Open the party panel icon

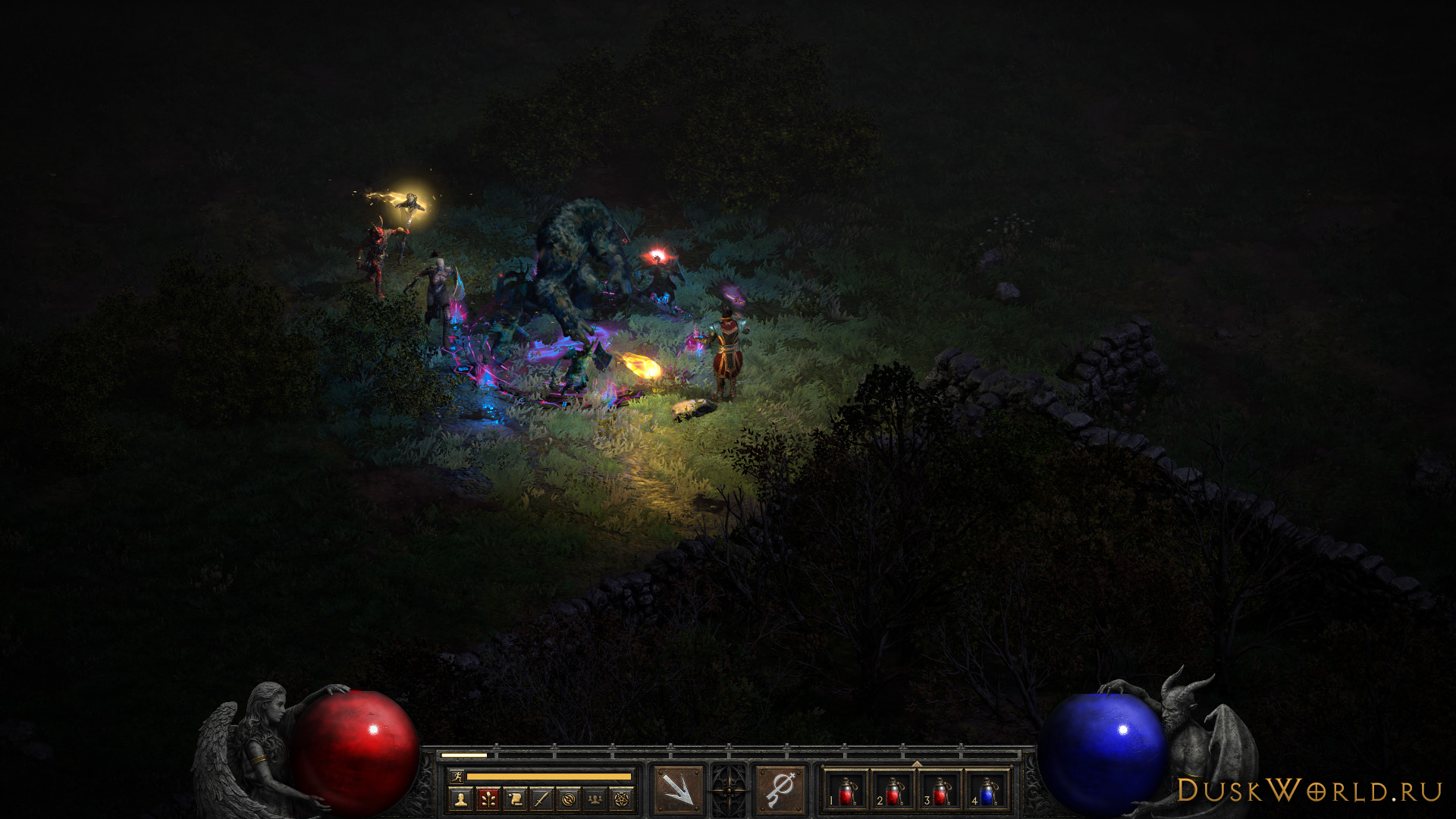coord(596,798)
